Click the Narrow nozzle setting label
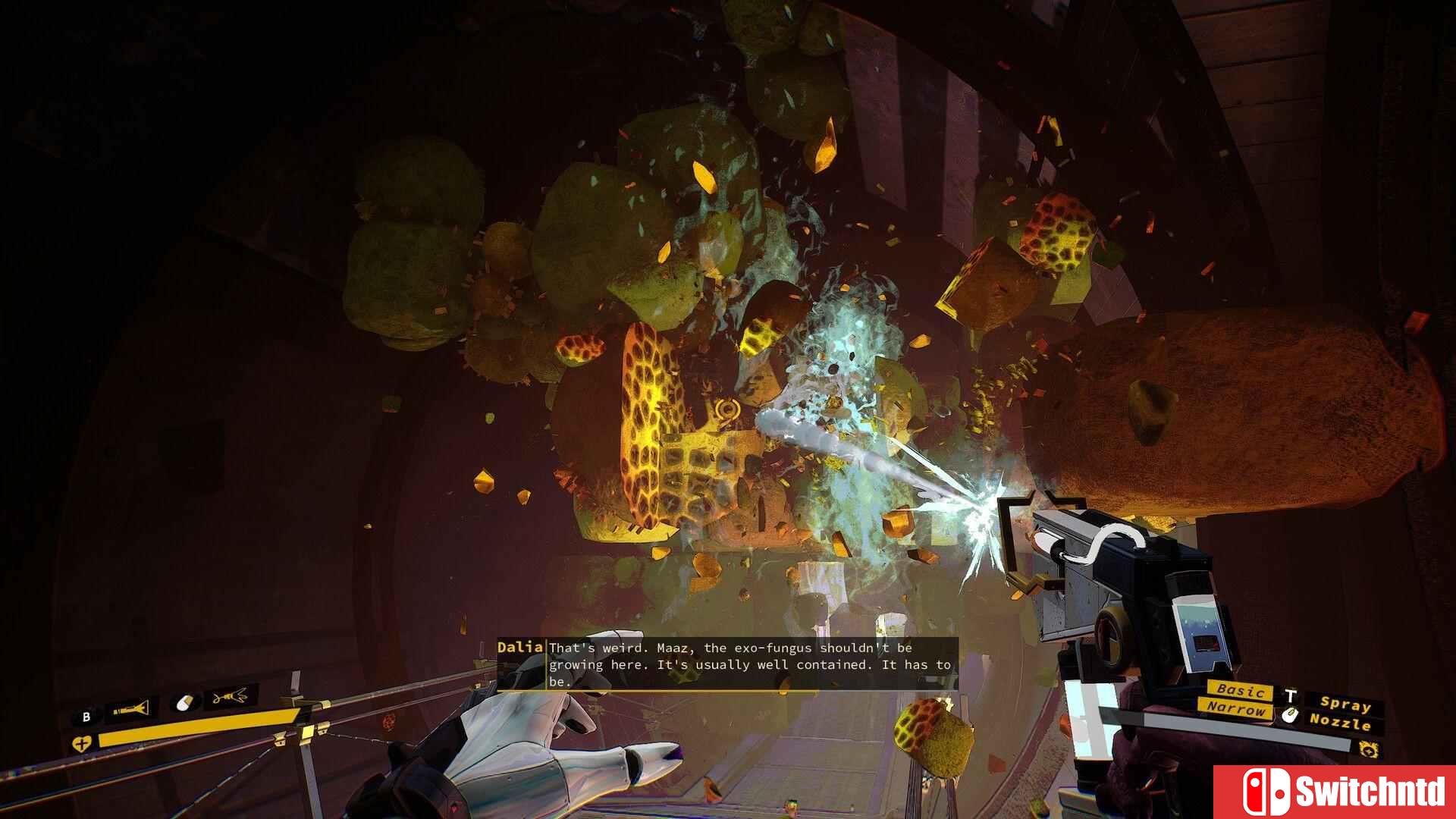Screen dimensions: 1456x819 [x=1236, y=709]
